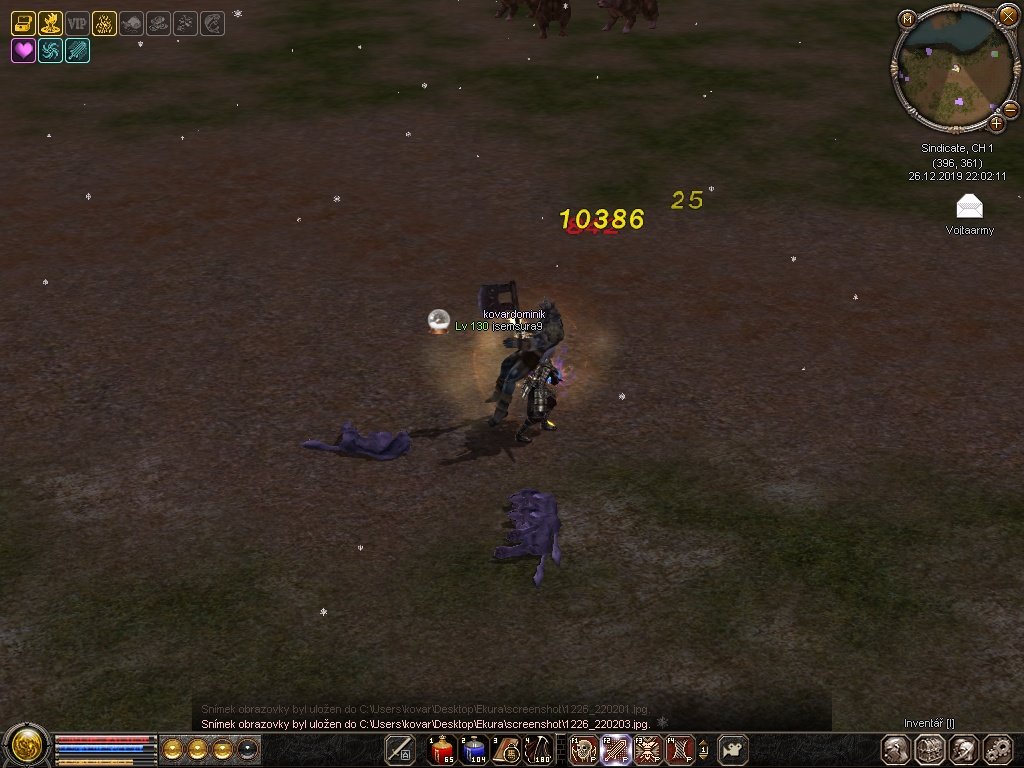Click the treasure chest buff icon
1024x768 pixels.
pyautogui.click(x=23, y=23)
